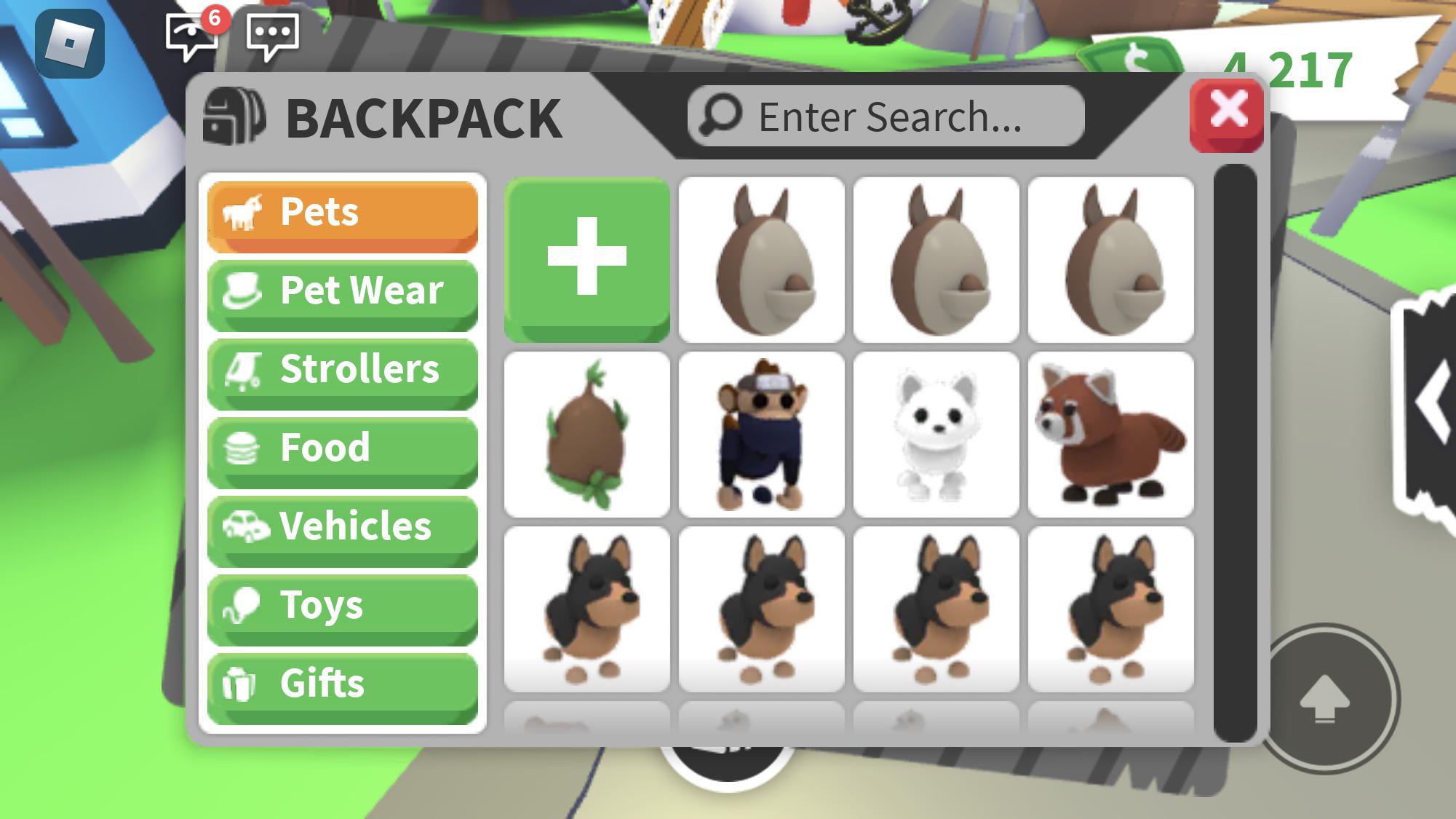Open the backpack icon in the header
Viewport: 1456px width, 819px height.
point(233,116)
